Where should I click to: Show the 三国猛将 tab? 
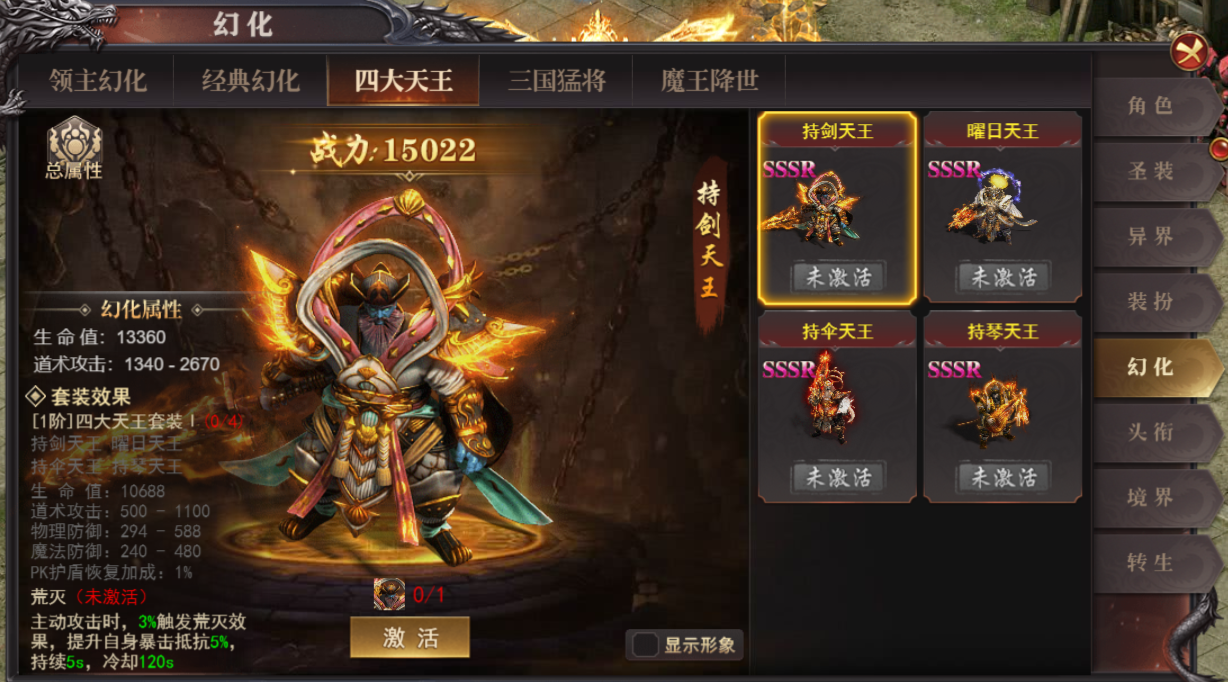(556, 81)
